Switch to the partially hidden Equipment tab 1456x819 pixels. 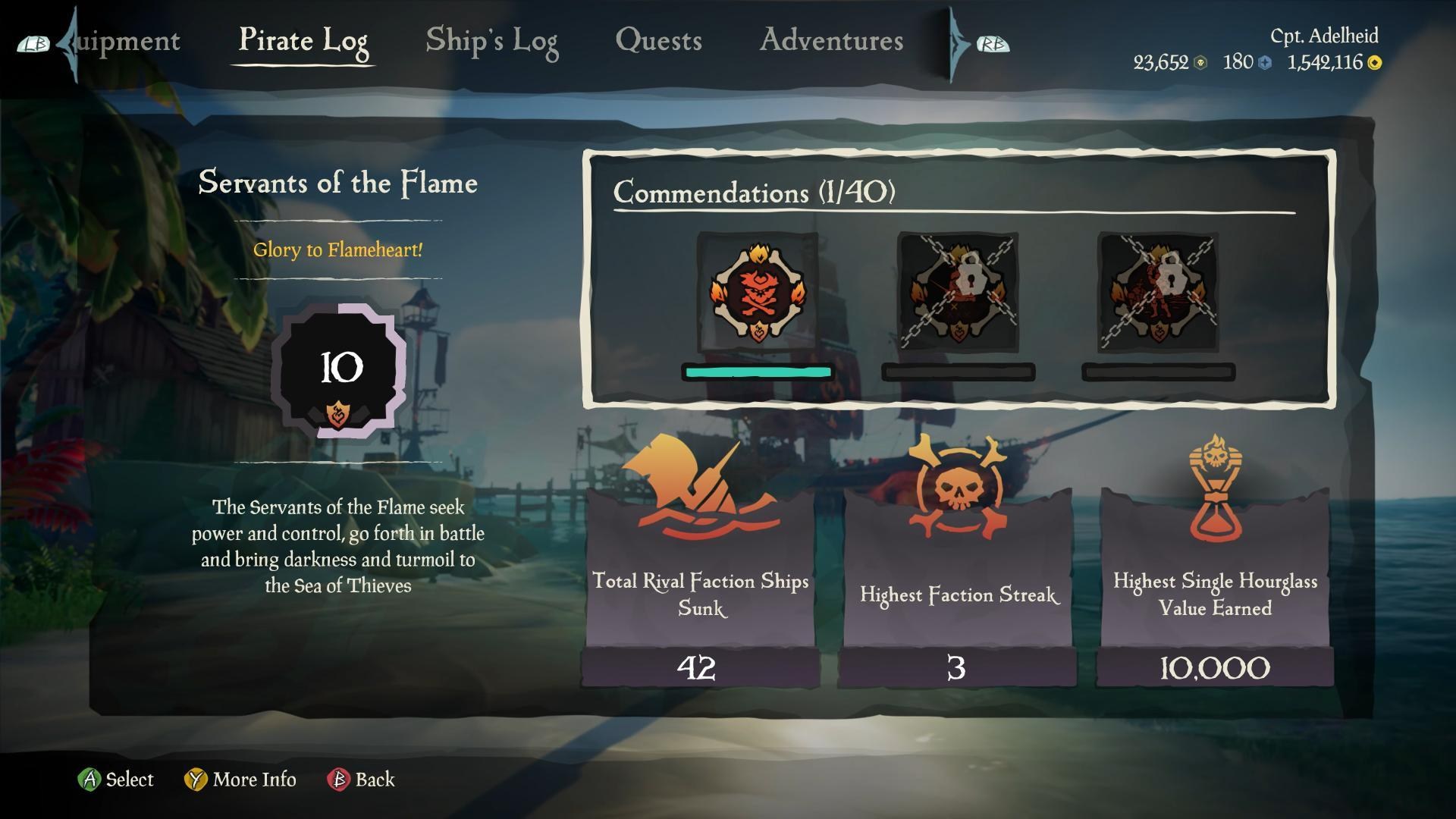[x=127, y=41]
